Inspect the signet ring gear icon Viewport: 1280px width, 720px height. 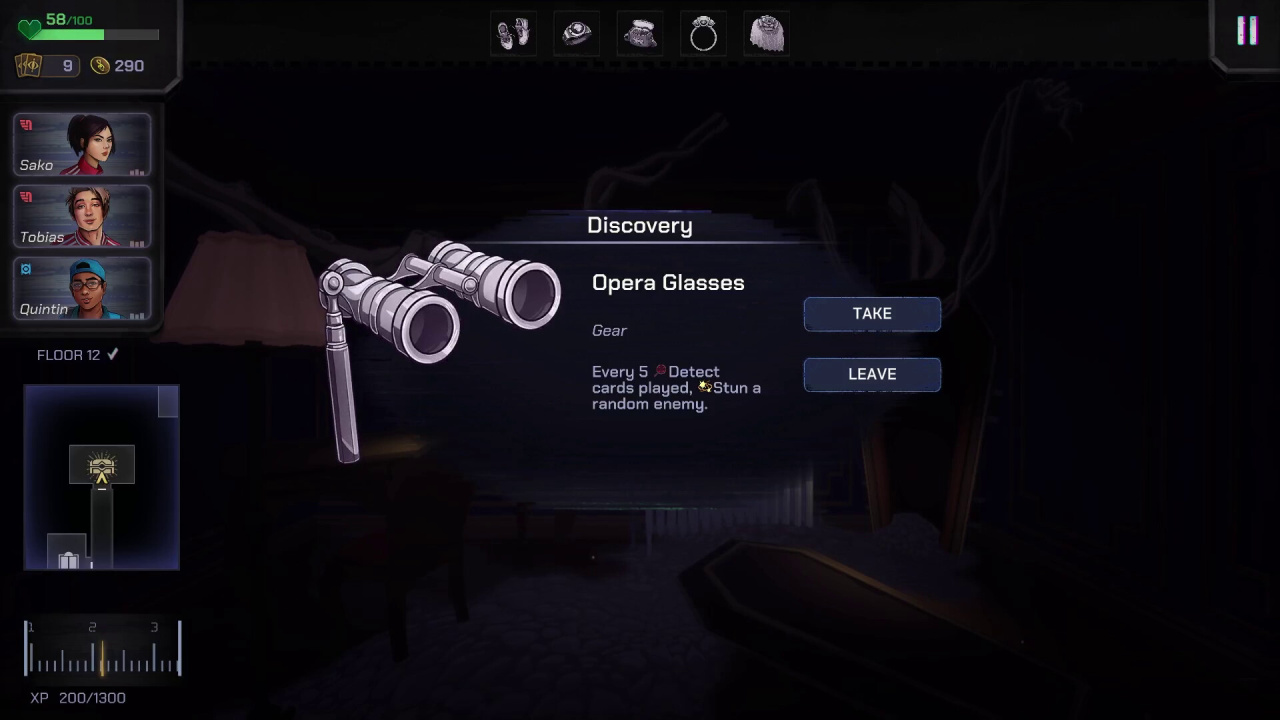[x=577, y=34]
